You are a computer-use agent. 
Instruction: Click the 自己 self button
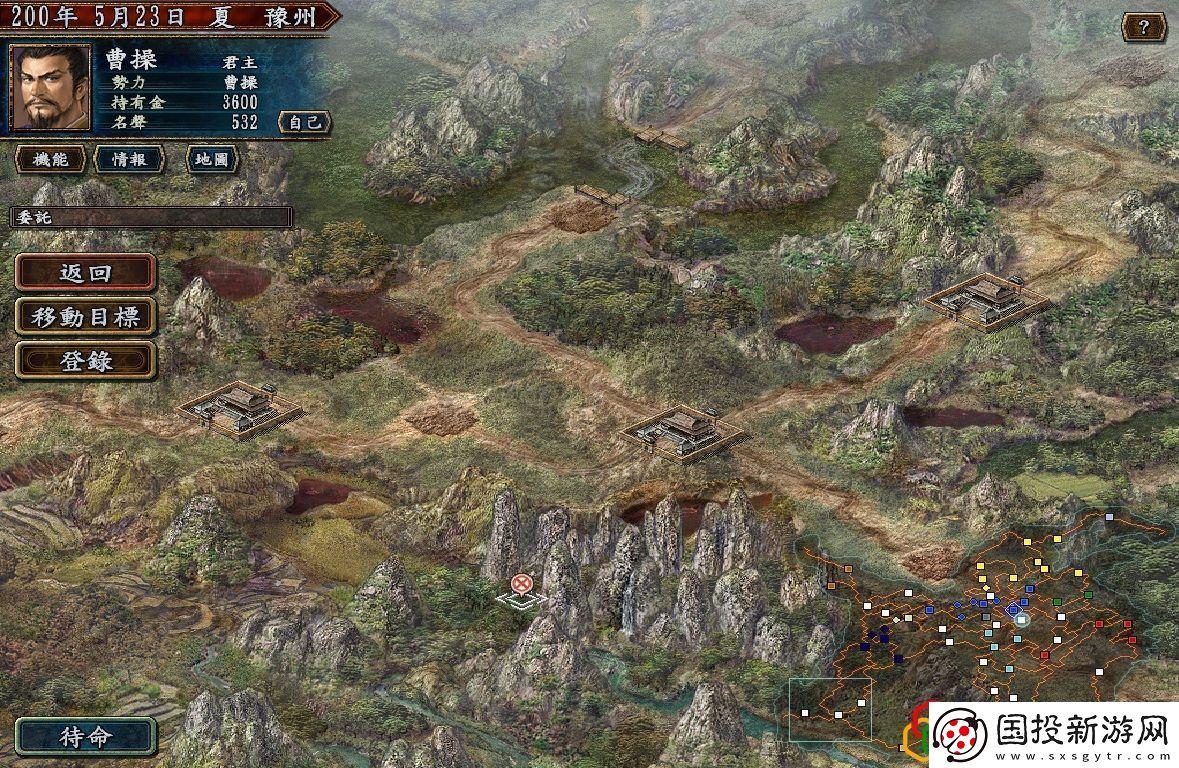pos(304,123)
